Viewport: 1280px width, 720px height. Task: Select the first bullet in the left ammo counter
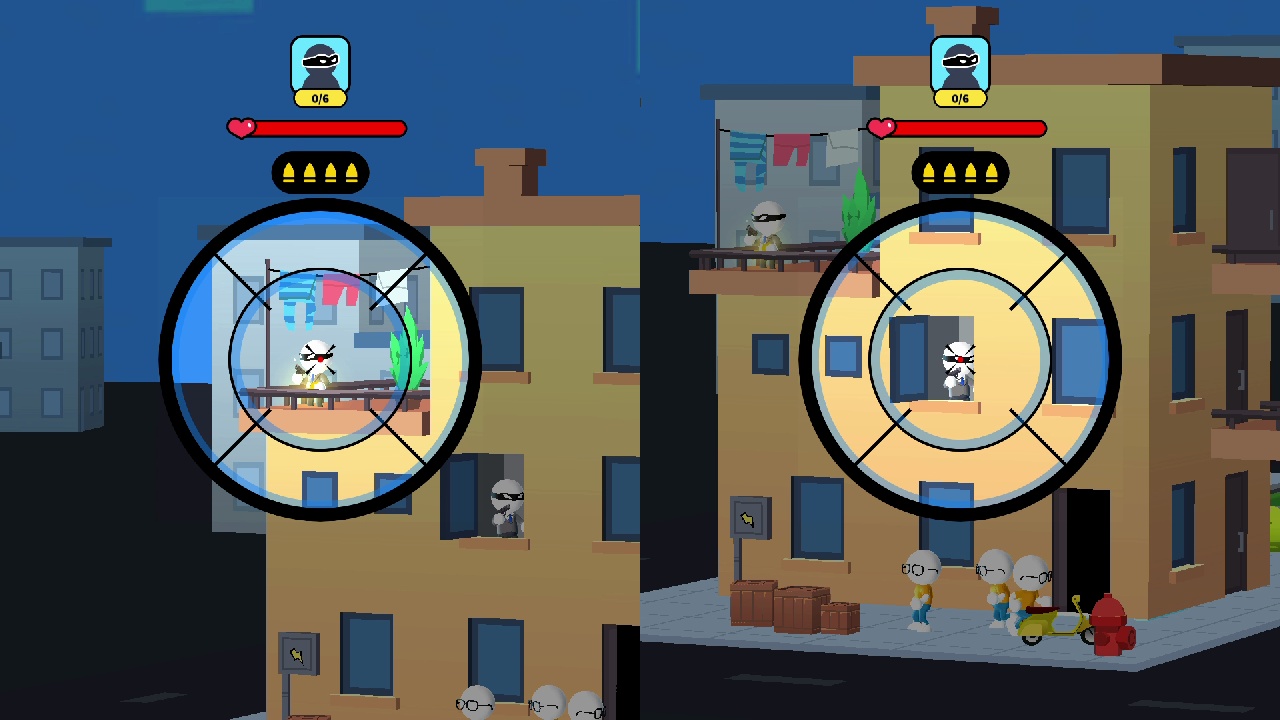pos(288,172)
